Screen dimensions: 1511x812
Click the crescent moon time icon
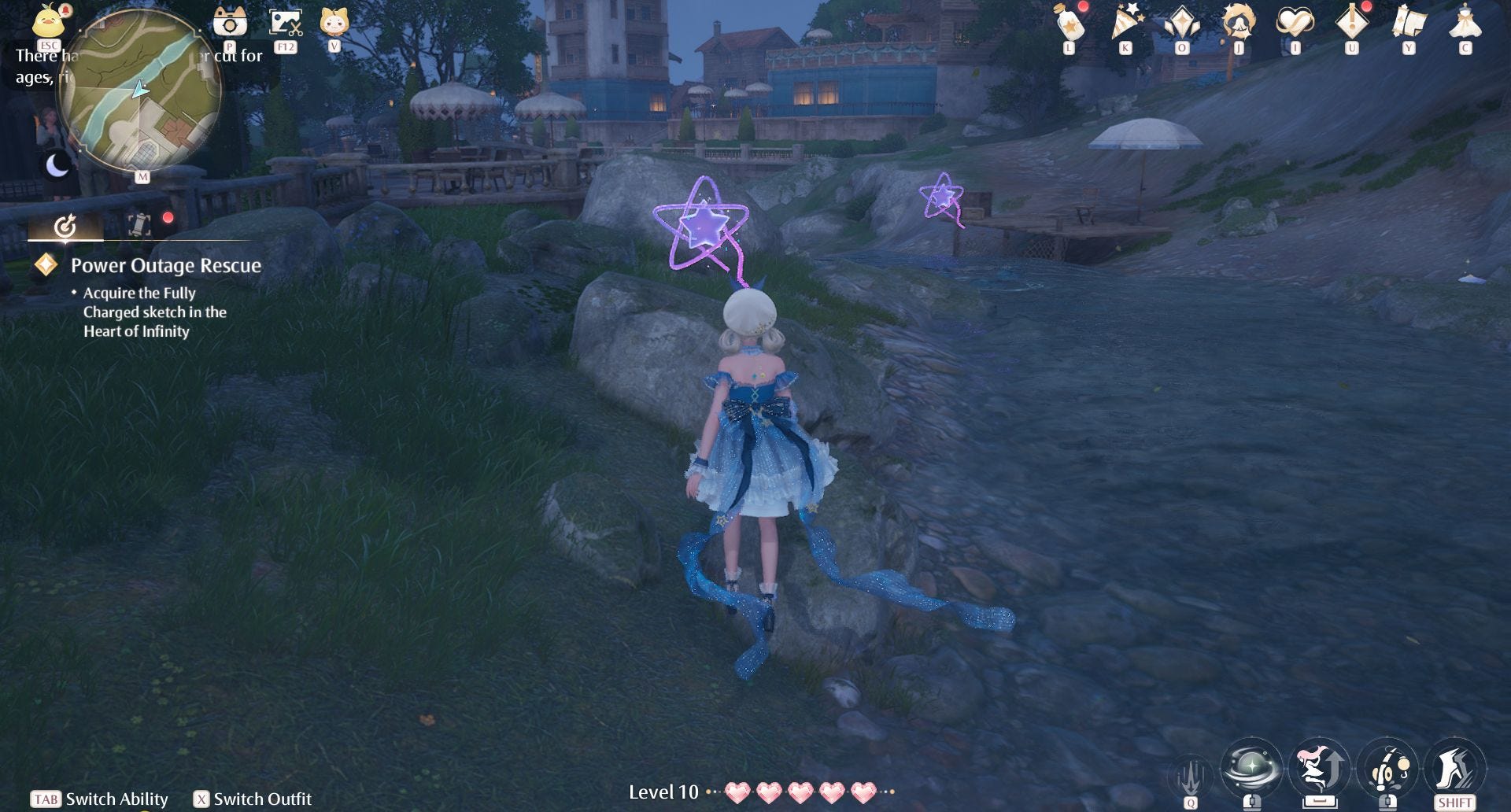coord(57,166)
